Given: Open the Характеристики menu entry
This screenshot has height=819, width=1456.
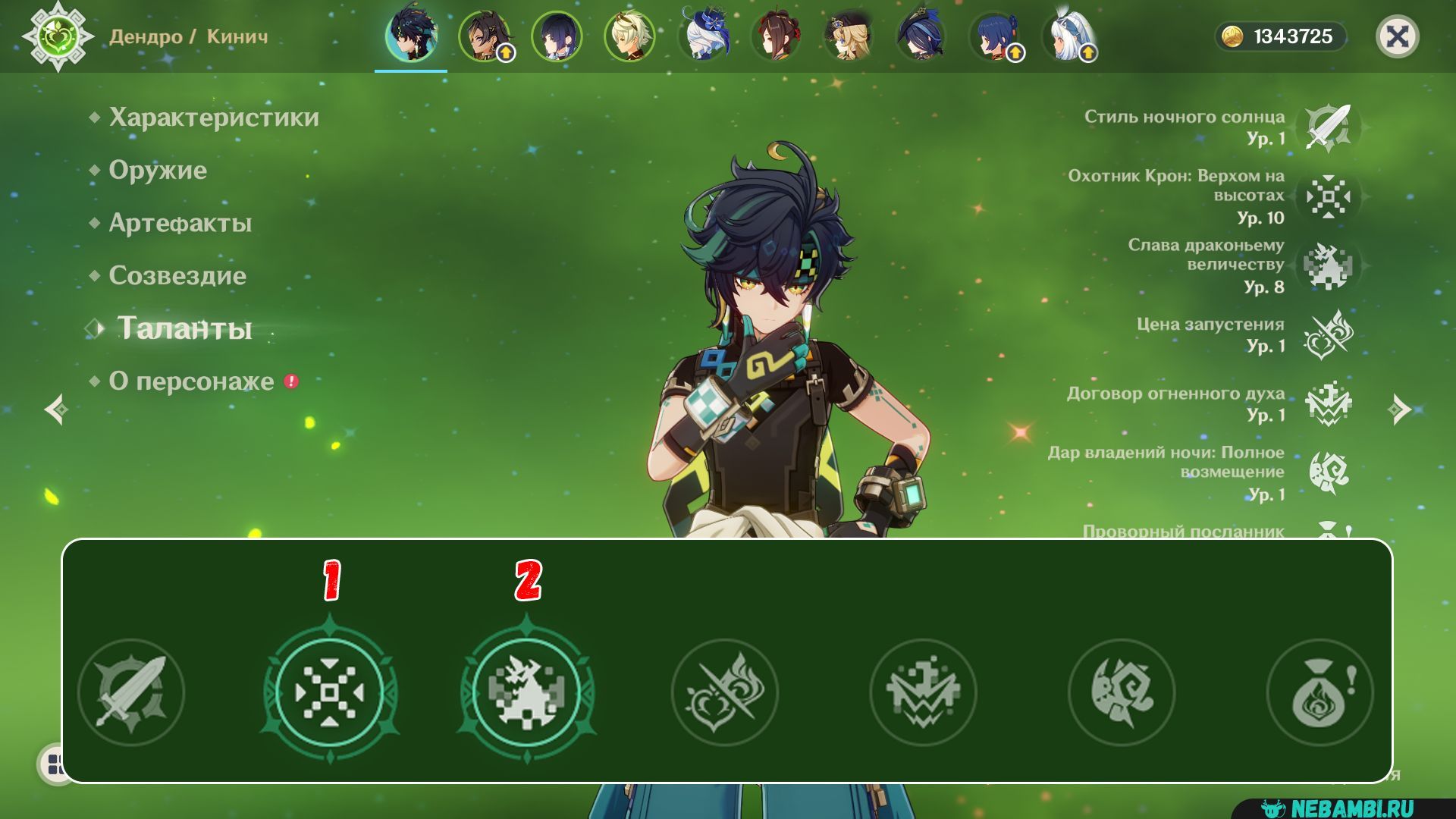Looking at the screenshot, I should [x=213, y=118].
